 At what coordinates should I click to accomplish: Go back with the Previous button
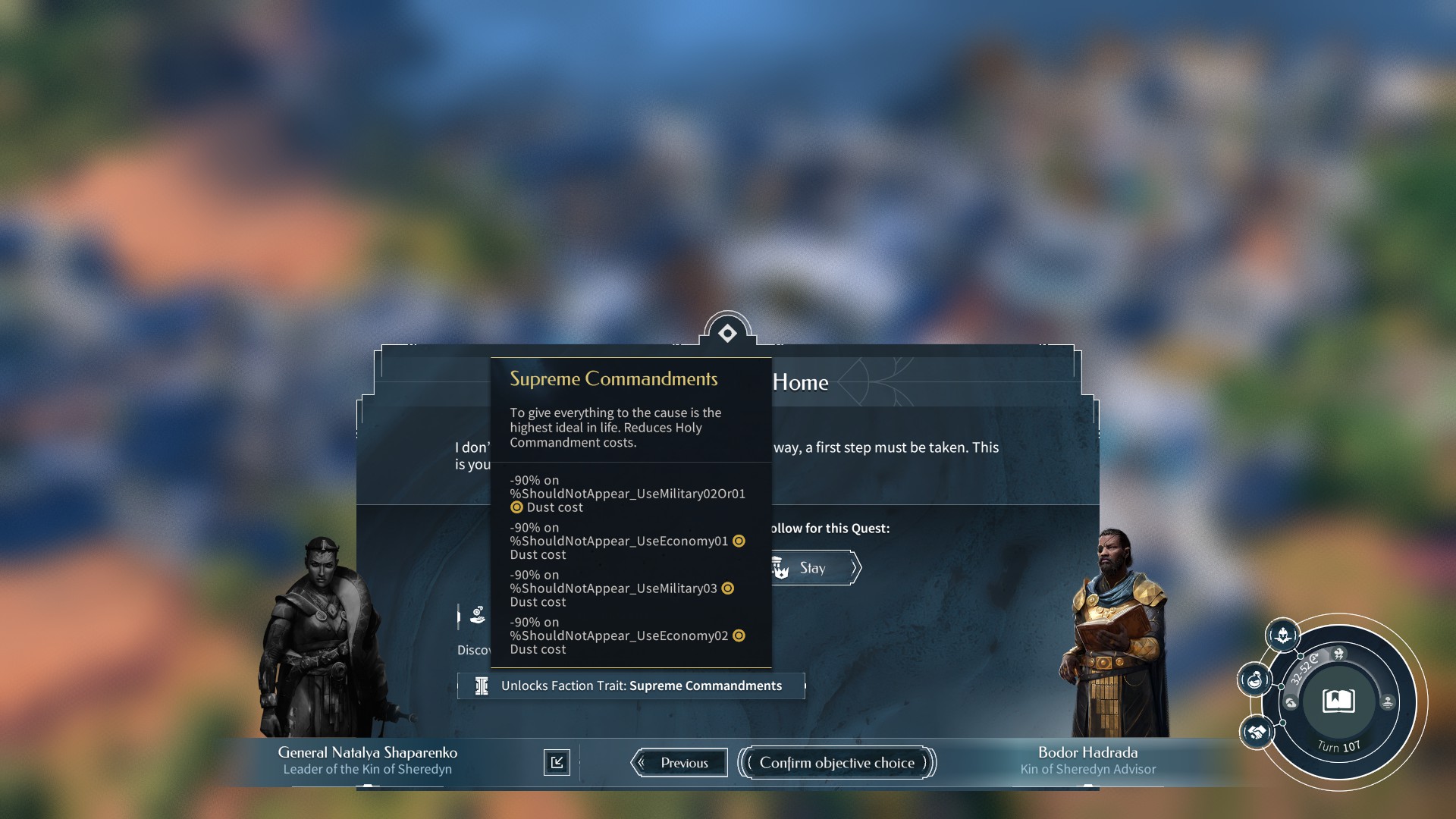point(679,763)
